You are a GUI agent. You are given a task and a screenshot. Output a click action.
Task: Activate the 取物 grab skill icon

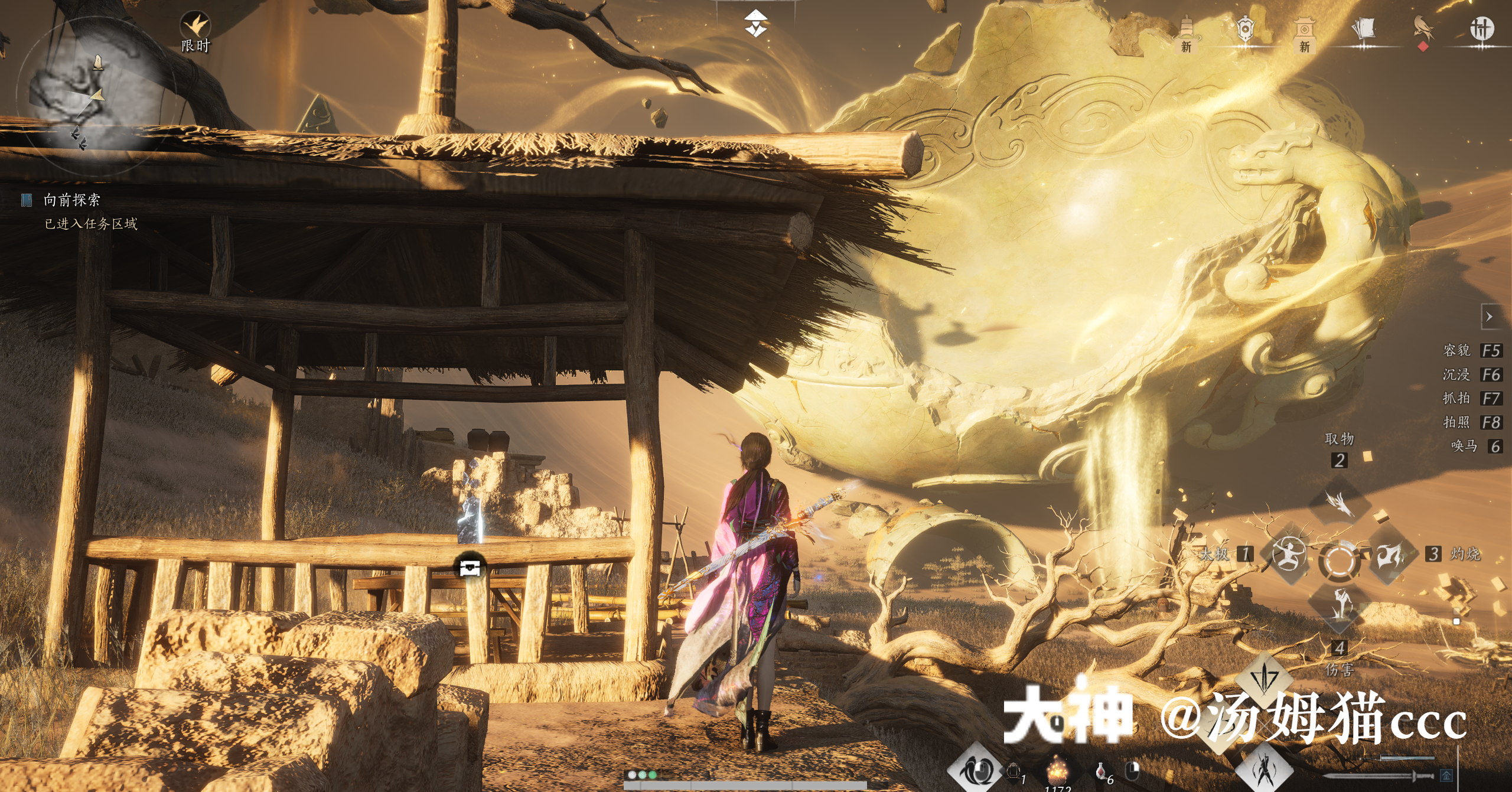(x=1340, y=502)
